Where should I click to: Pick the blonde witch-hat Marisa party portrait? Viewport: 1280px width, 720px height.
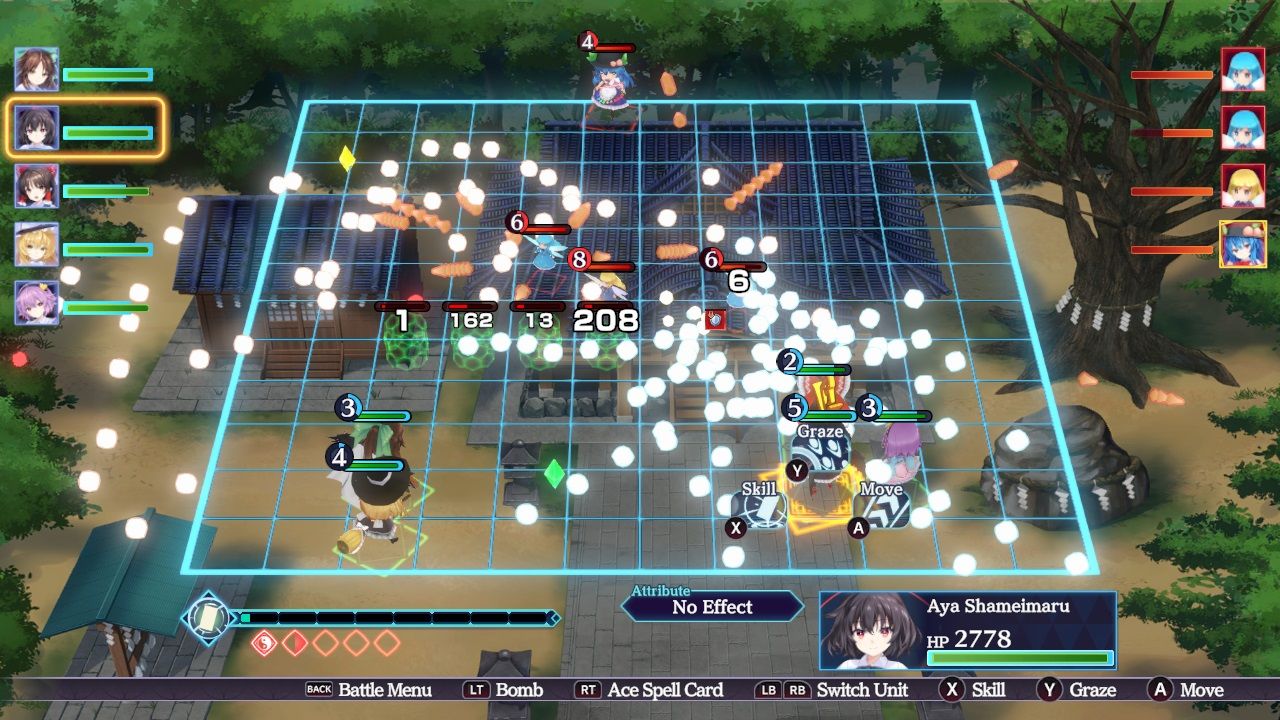36,244
